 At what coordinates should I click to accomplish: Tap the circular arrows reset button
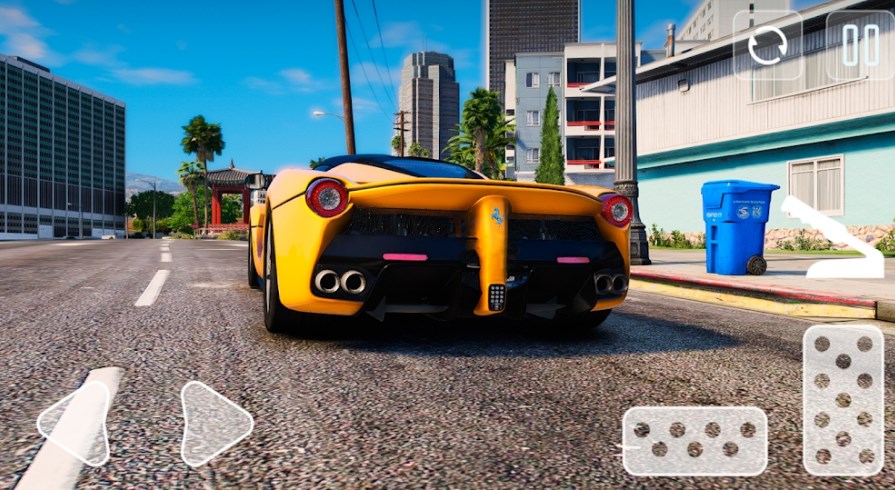(767, 45)
